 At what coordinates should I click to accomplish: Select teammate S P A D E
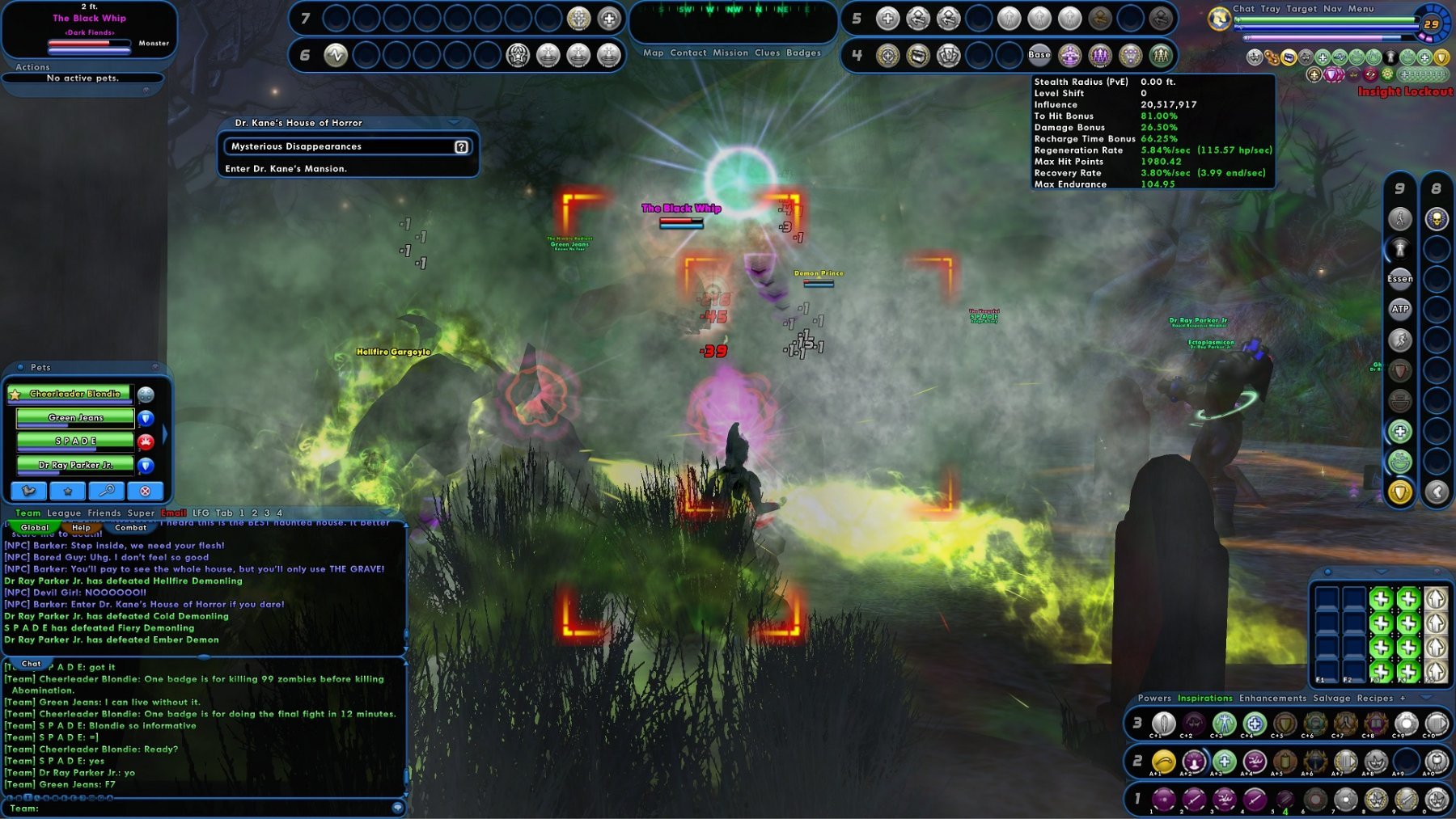point(75,441)
